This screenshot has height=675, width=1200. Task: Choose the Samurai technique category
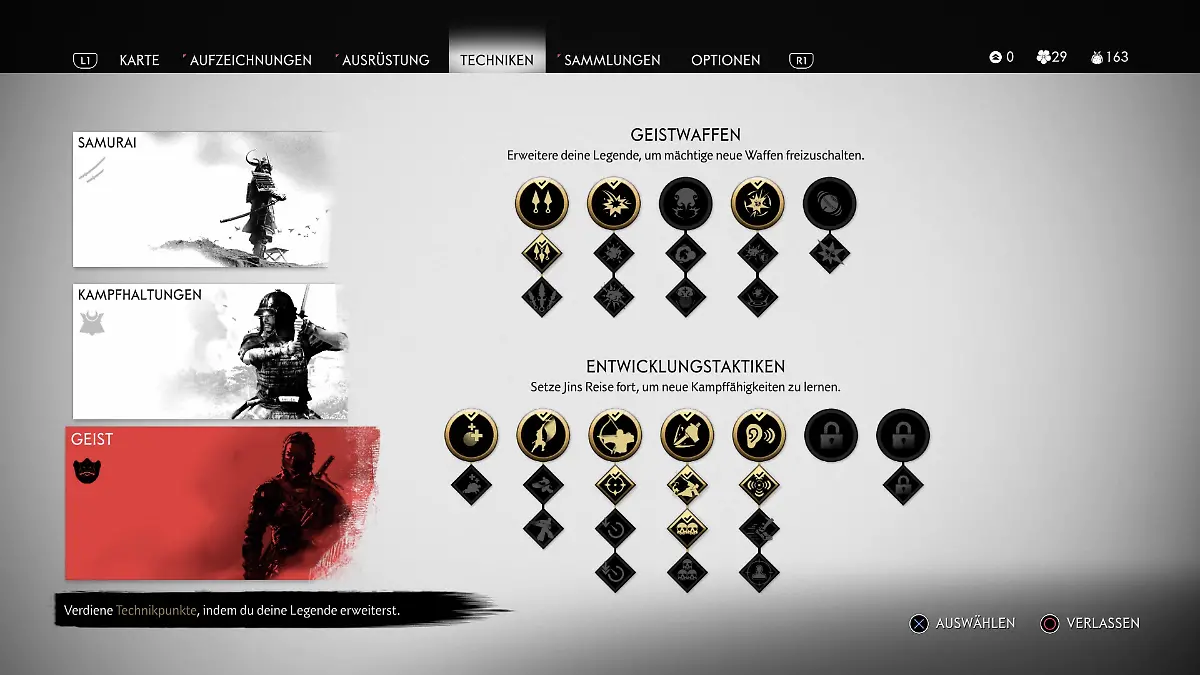pyautogui.click(x=200, y=199)
